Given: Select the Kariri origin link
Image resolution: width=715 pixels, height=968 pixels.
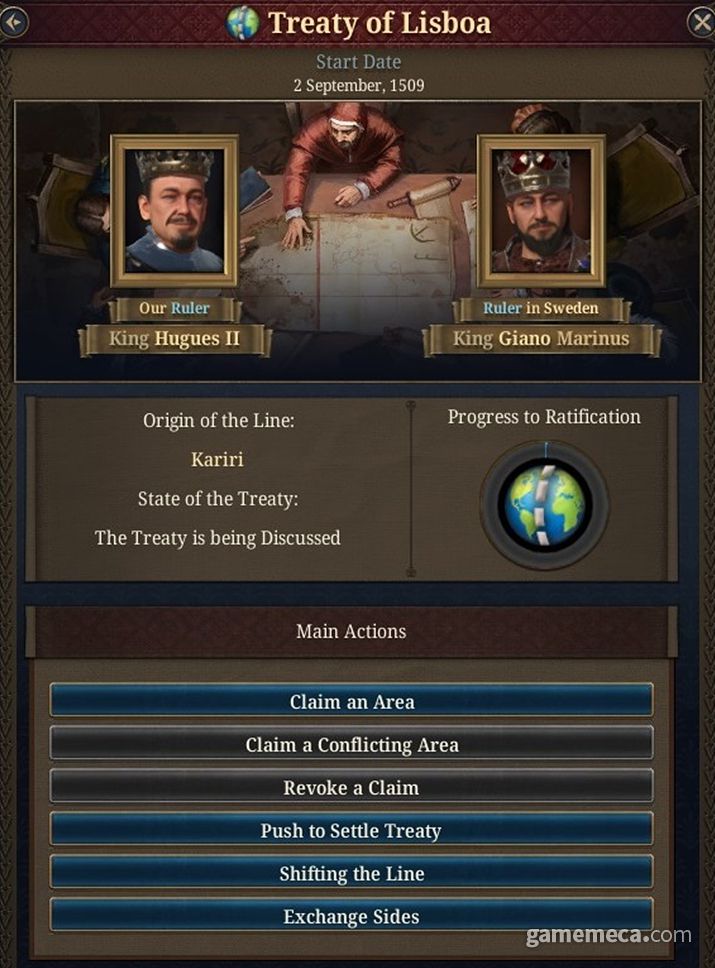Looking at the screenshot, I should click(217, 460).
